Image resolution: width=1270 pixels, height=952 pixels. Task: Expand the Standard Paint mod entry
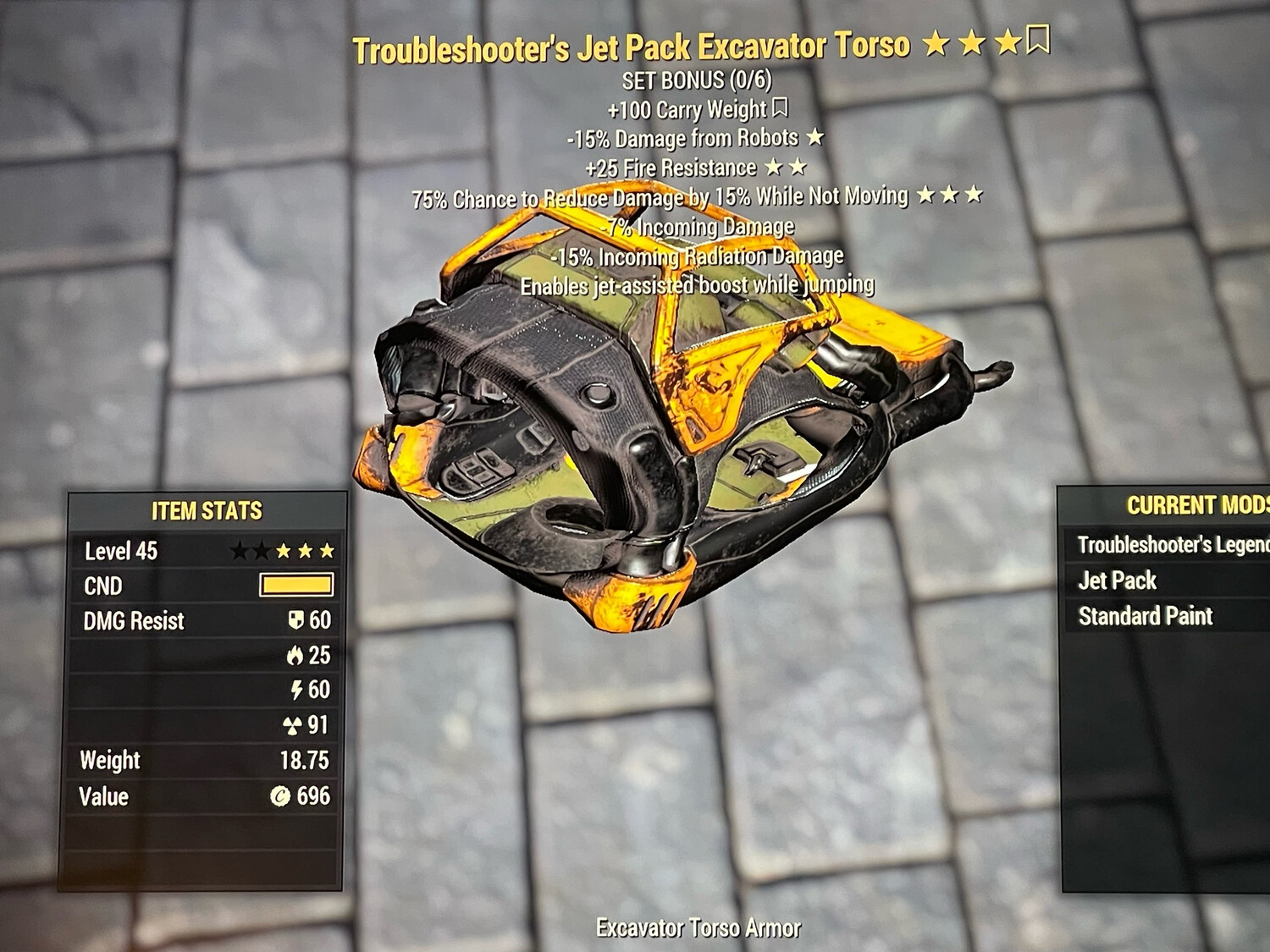point(1145,616)
